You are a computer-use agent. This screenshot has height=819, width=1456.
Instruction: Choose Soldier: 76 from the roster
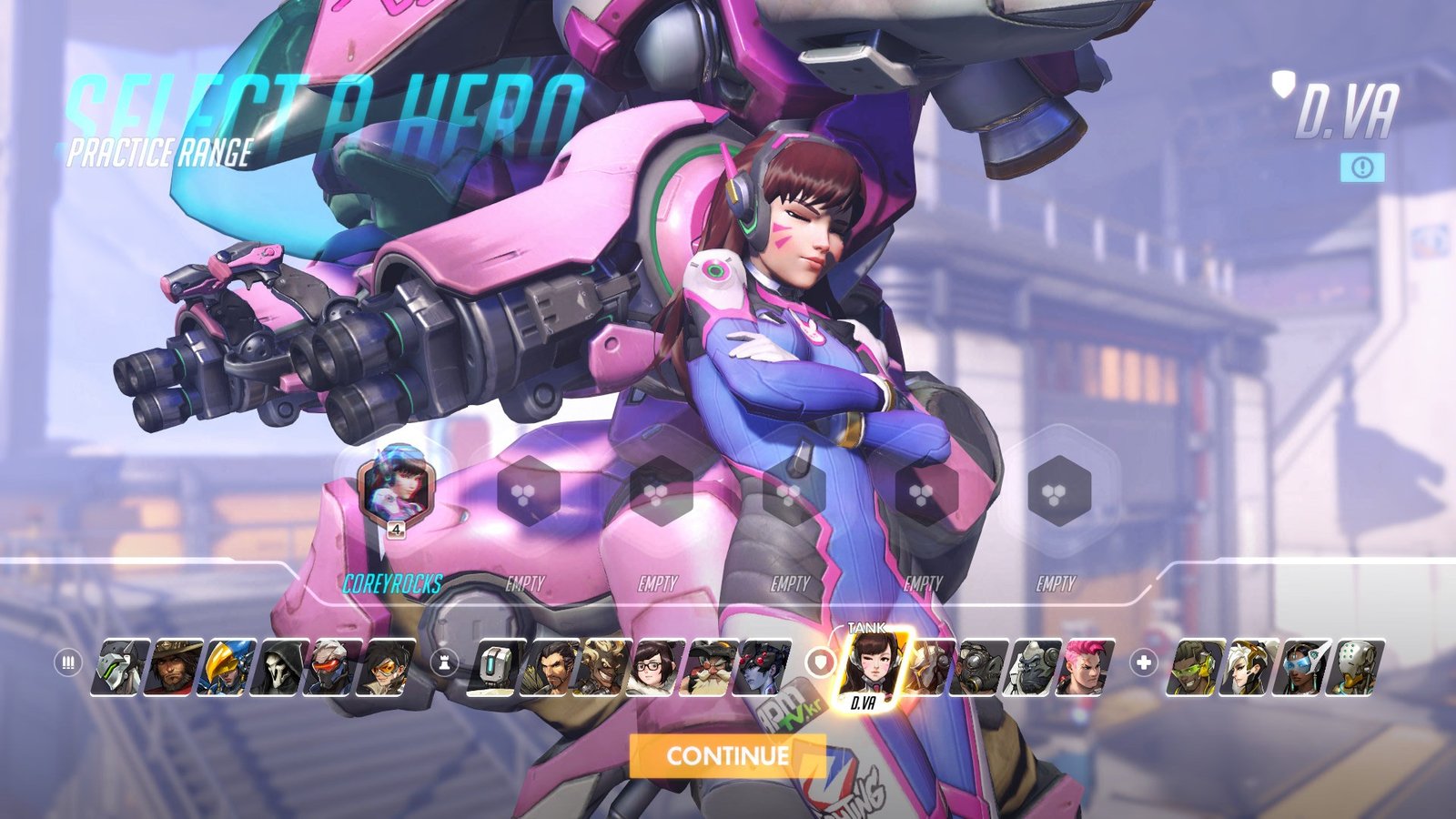tap(333, 667)
